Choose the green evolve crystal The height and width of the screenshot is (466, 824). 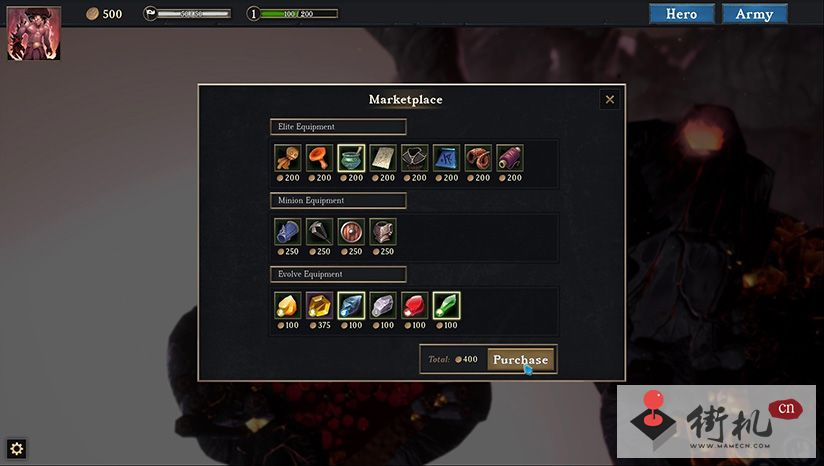pyautogui.click(x=446, y=305)
